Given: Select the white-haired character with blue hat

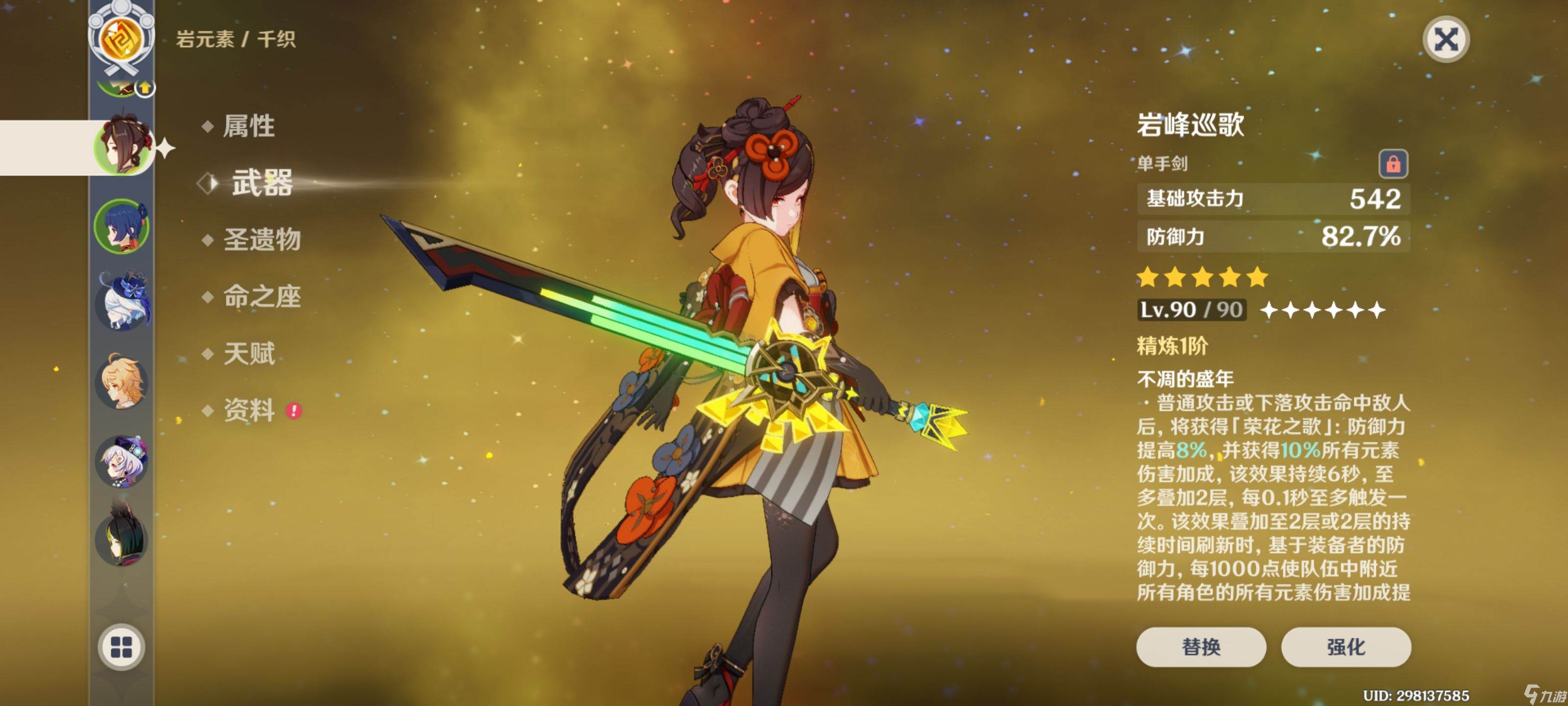Looking at the screenshot, I should [122, 302].
